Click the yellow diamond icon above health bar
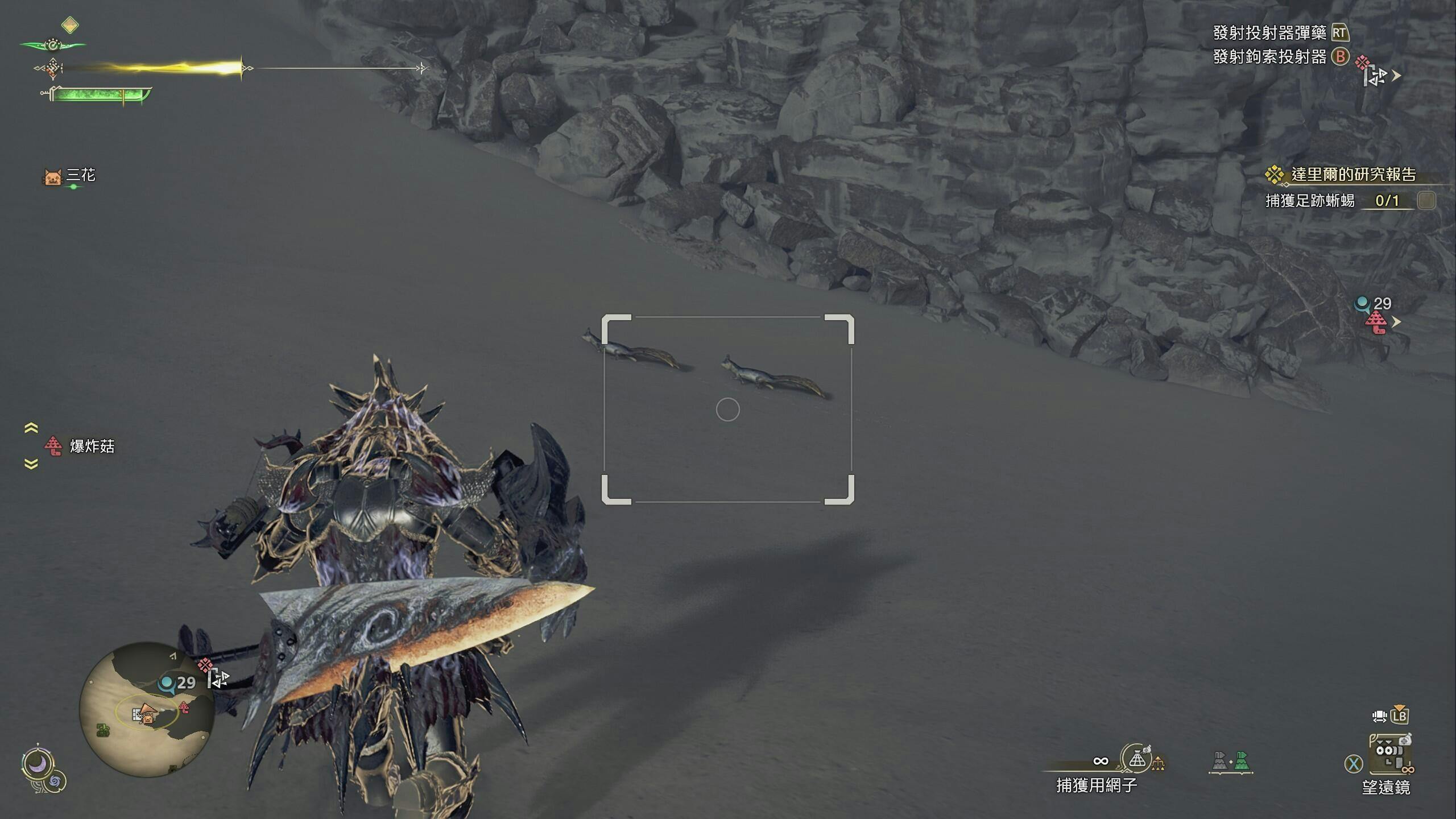 pos(70,25)
